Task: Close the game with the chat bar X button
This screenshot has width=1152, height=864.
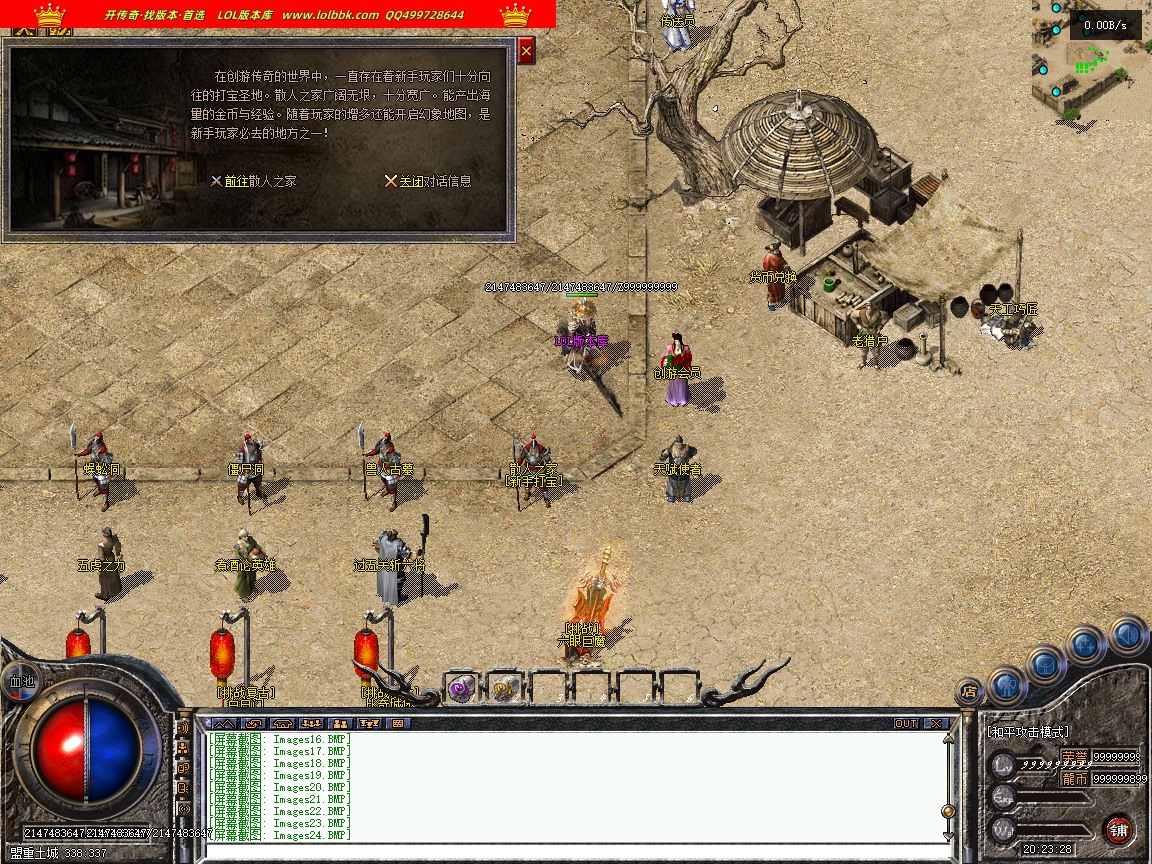Action: coord(935,723)
